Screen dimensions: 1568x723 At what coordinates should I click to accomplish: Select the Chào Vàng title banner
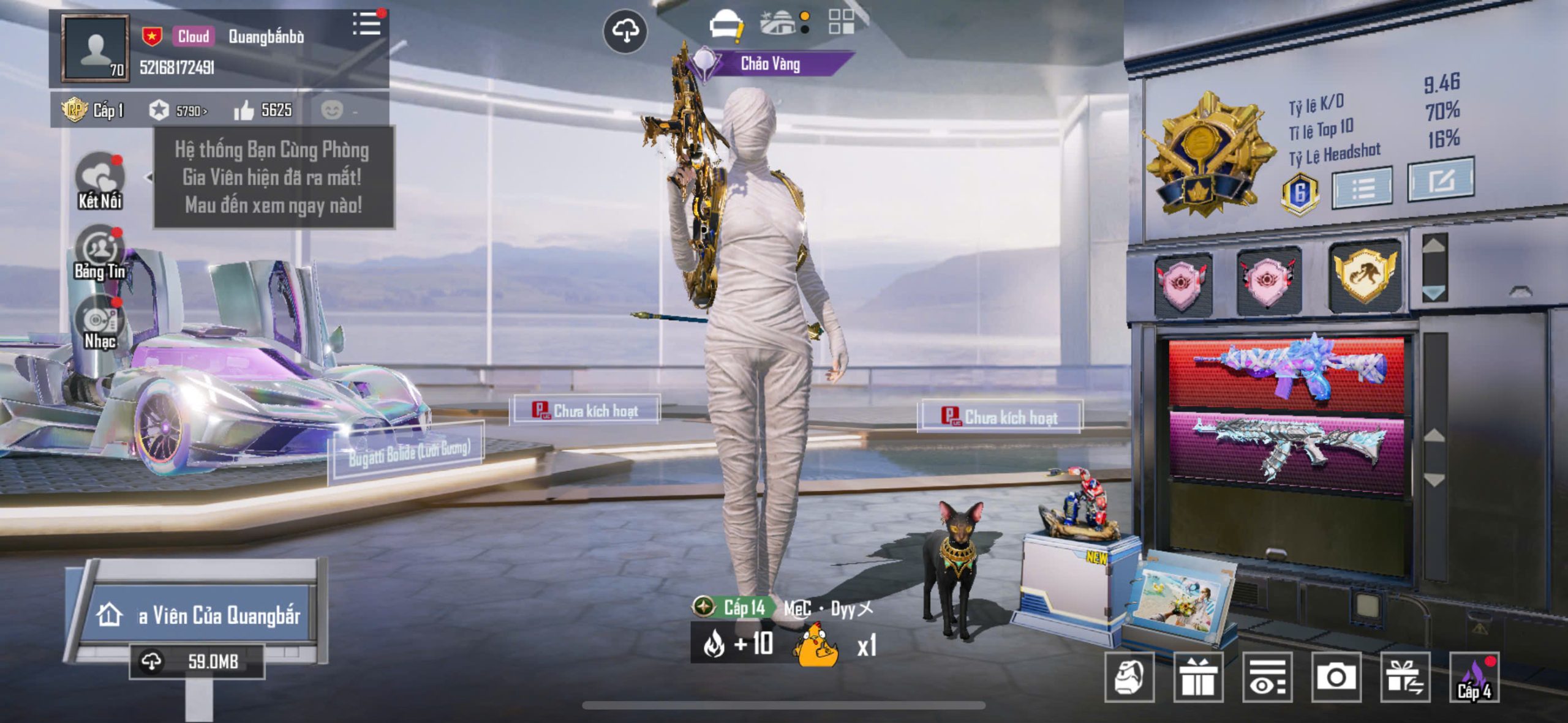click(770, 64)
